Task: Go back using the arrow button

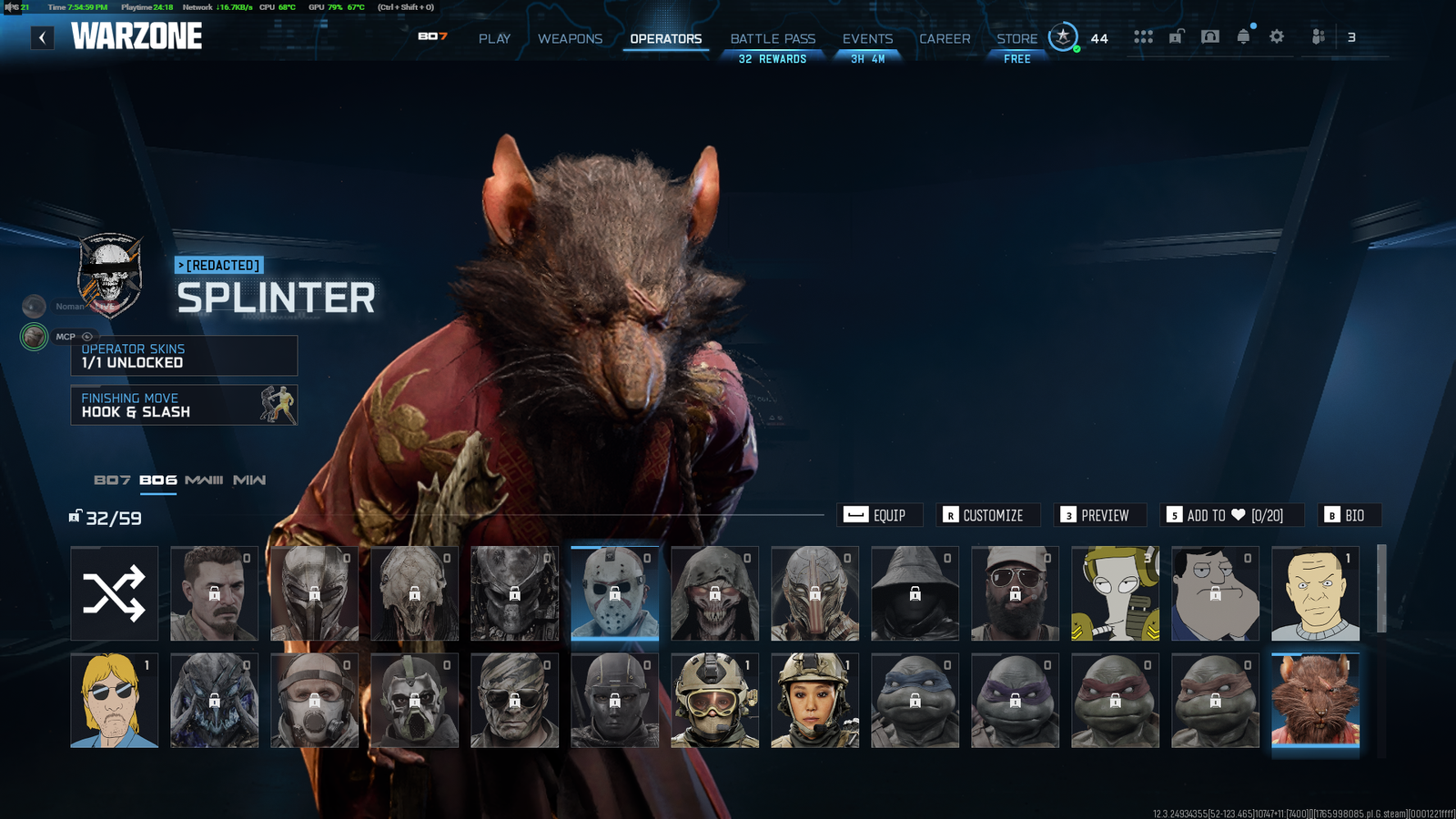Action: pyautogui.click(x=42, y=37)
